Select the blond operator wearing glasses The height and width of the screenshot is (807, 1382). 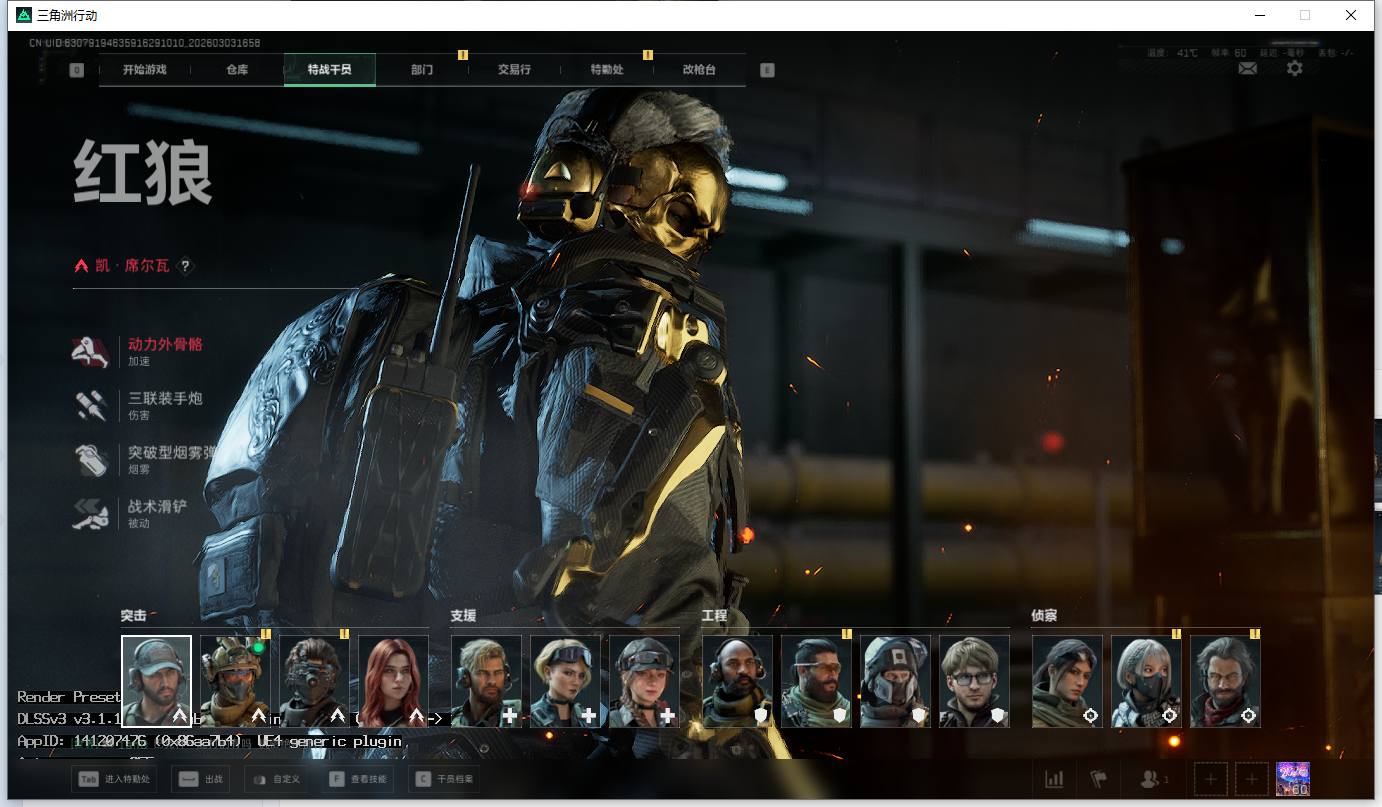[x=974, y=680]
